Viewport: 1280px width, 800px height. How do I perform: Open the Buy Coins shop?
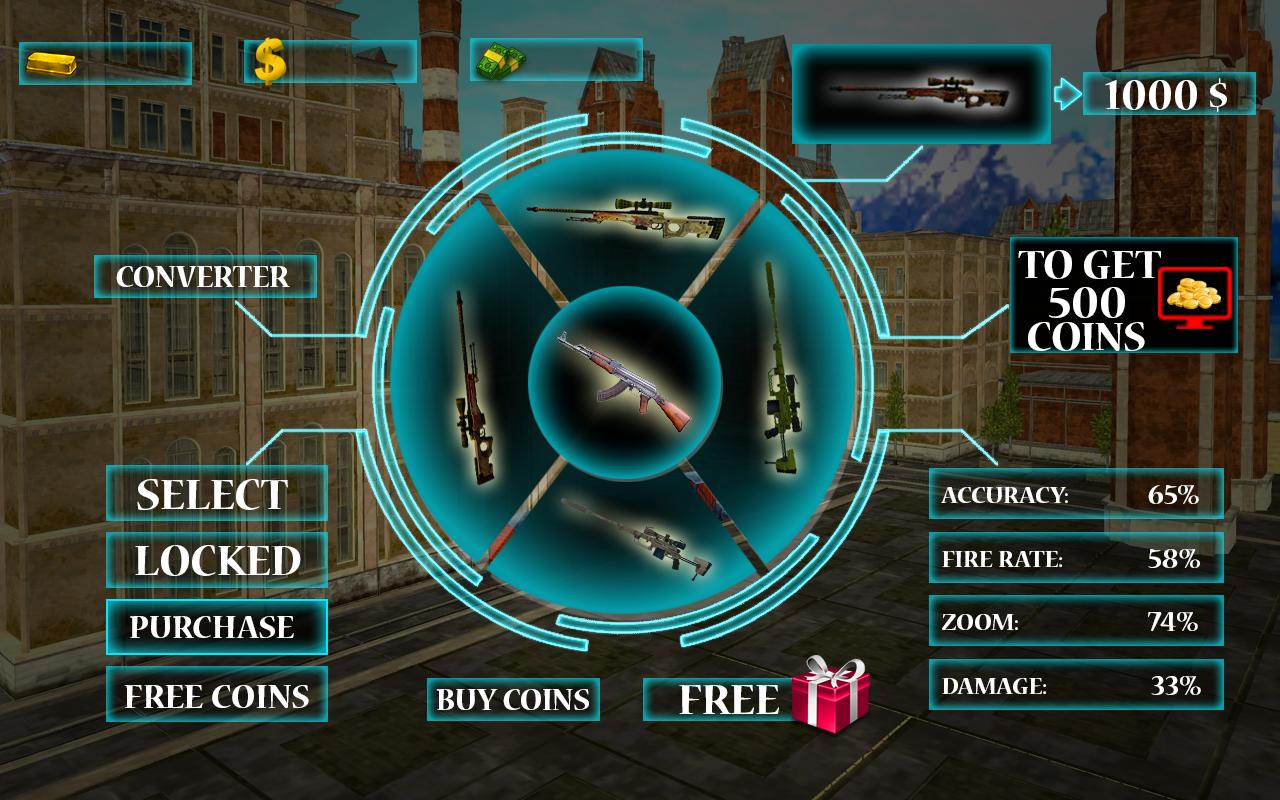click(513, 699)
